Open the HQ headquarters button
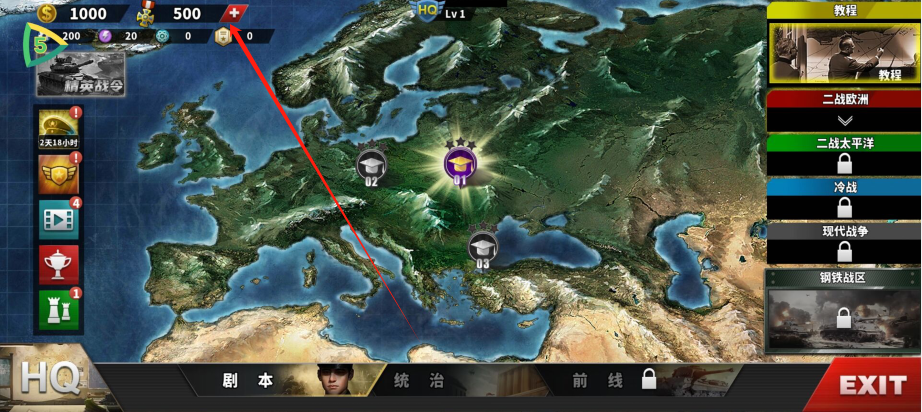The height and width of the screenshot is (412, 922). (48, 379)
